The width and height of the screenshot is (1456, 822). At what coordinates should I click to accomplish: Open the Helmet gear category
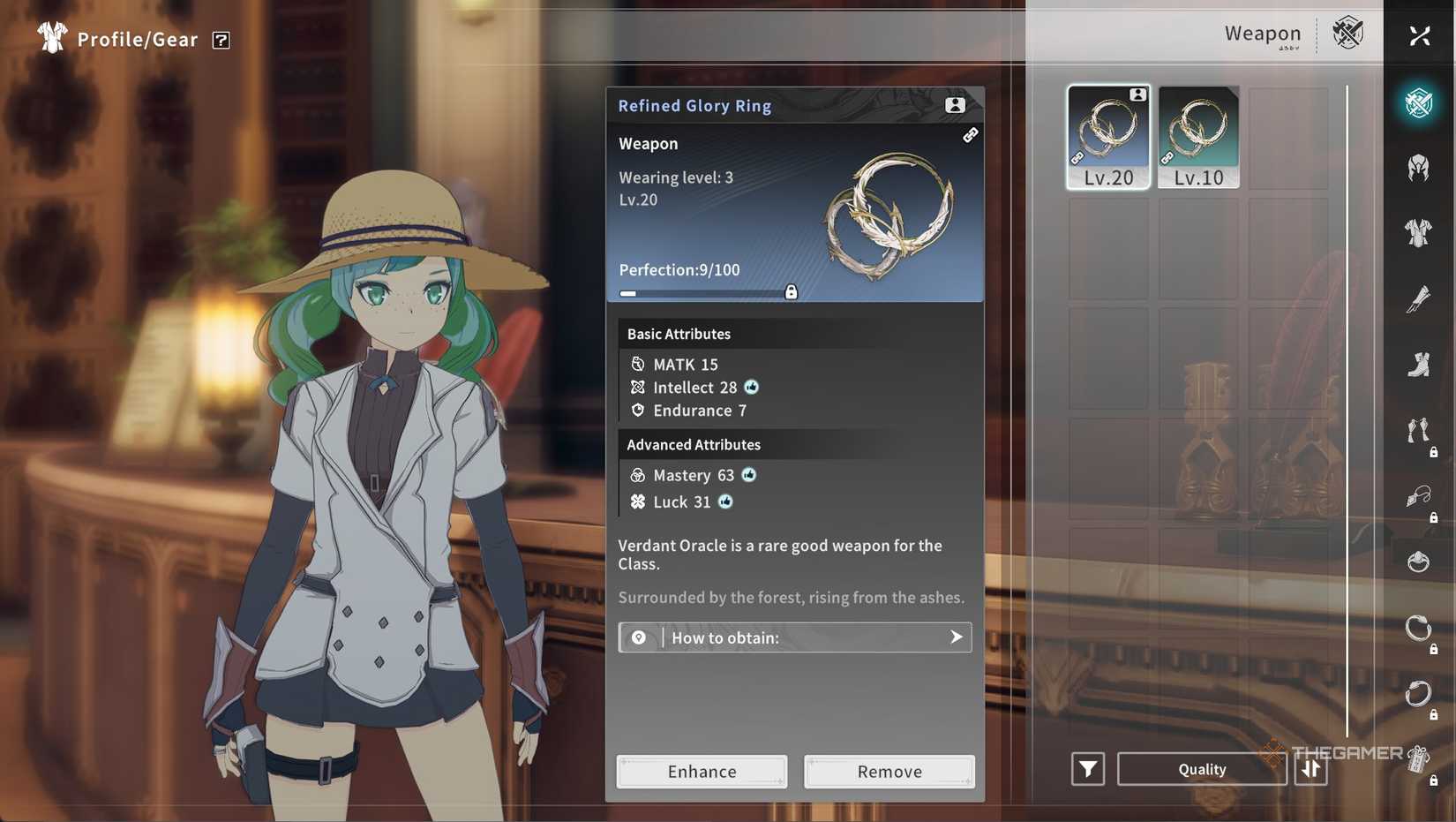point(1419,168)
